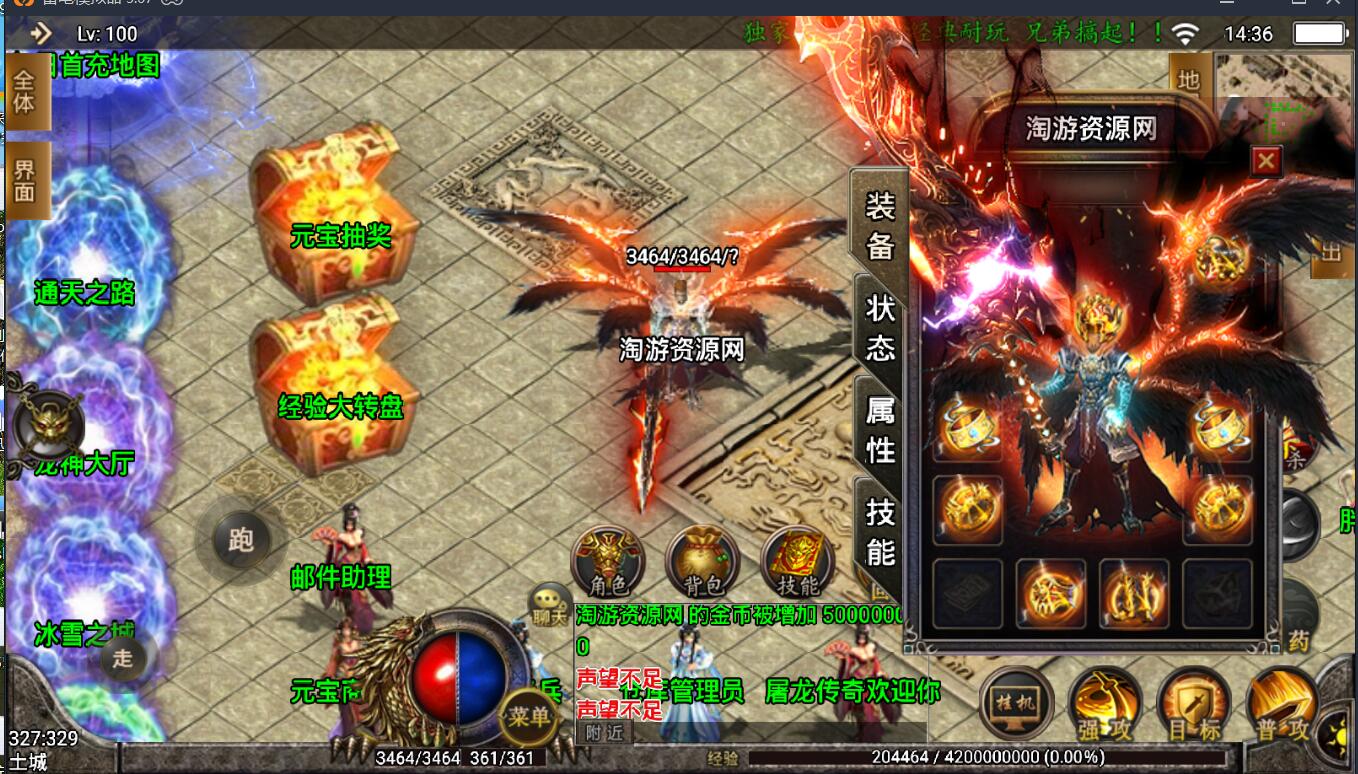Toggle the 挂机 auto-battle button
1358x774 pixels.
pyautogui.click(x=1015, y=703)
